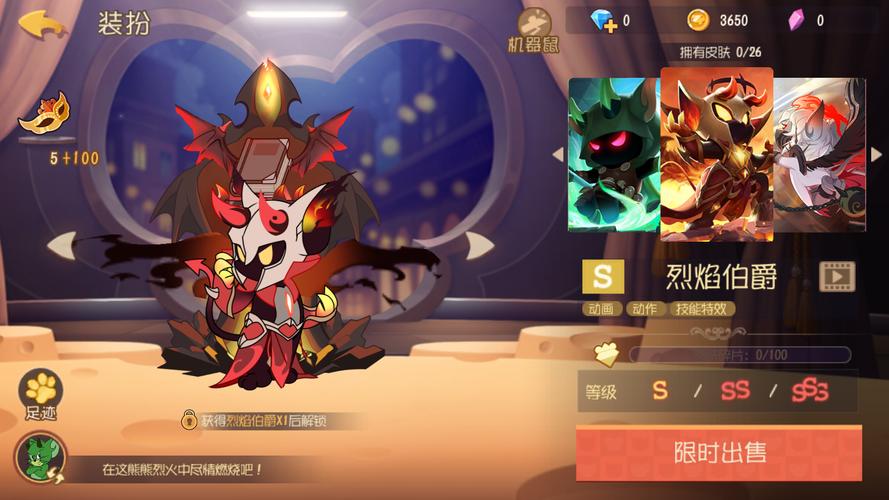The image size is (889, 500).
Task: Choose the 动作 tag
Action: point(645,309)
